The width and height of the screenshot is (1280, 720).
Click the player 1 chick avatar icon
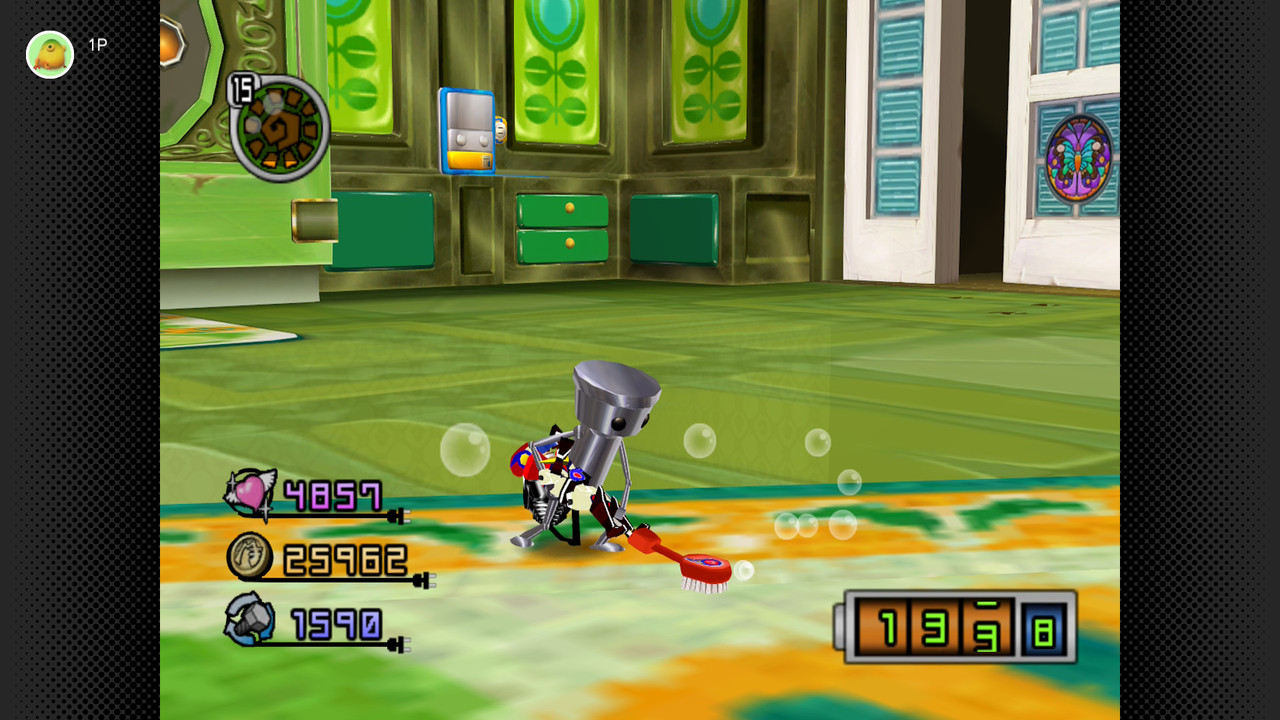(50, 54)
